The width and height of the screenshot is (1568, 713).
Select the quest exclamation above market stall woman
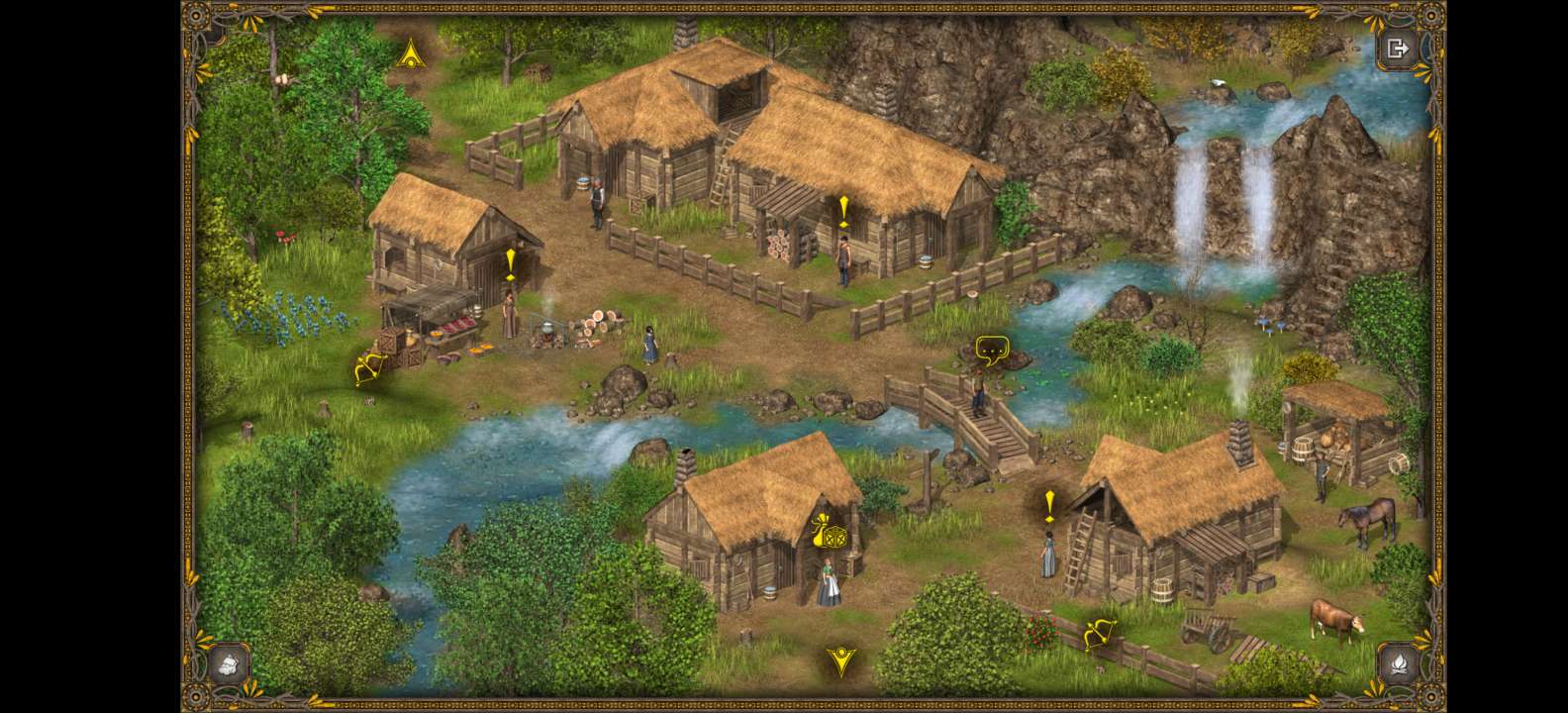click(510, 263)
